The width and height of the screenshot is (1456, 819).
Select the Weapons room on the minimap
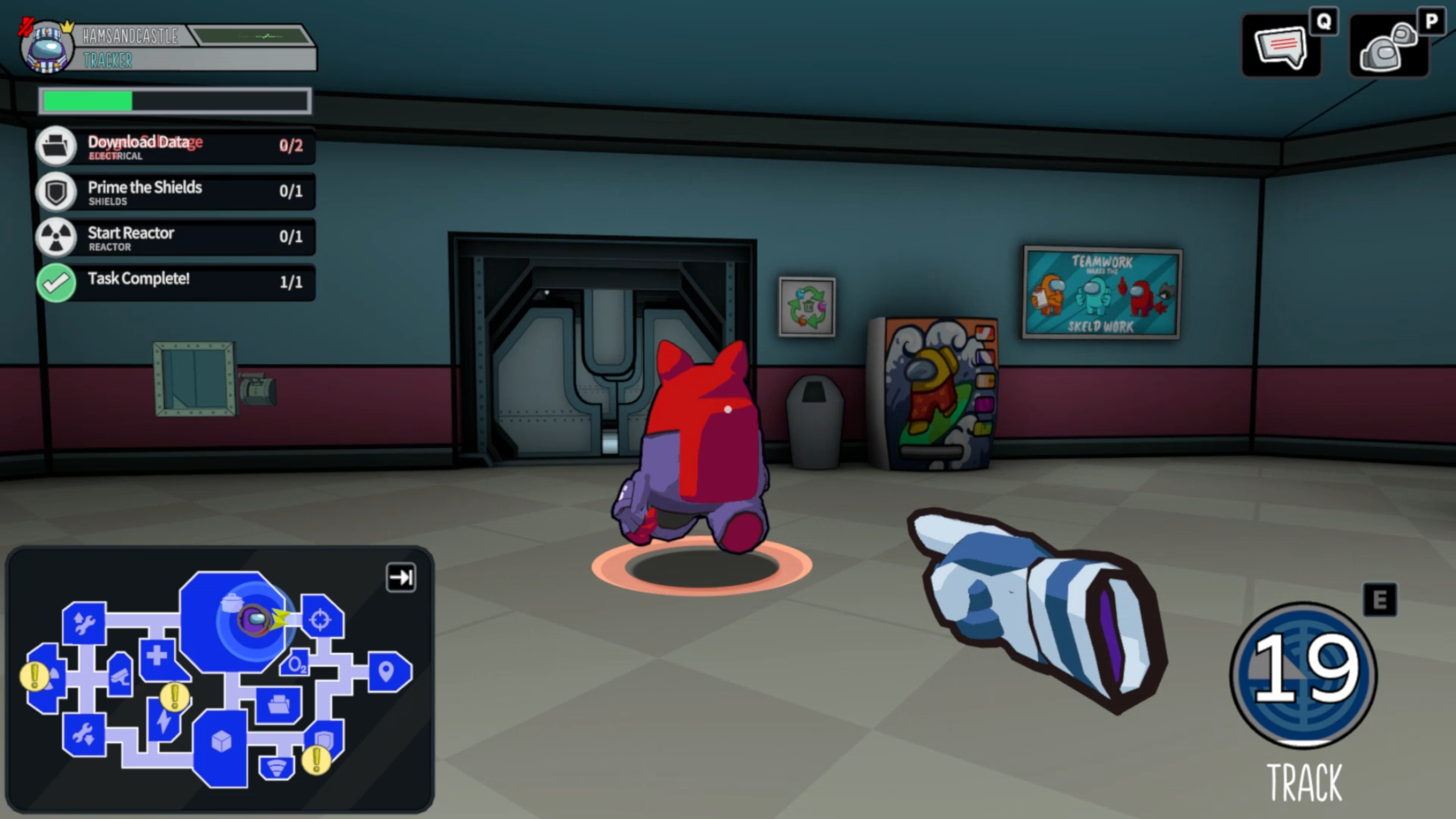pyautogui.click(x=321, y=618)
